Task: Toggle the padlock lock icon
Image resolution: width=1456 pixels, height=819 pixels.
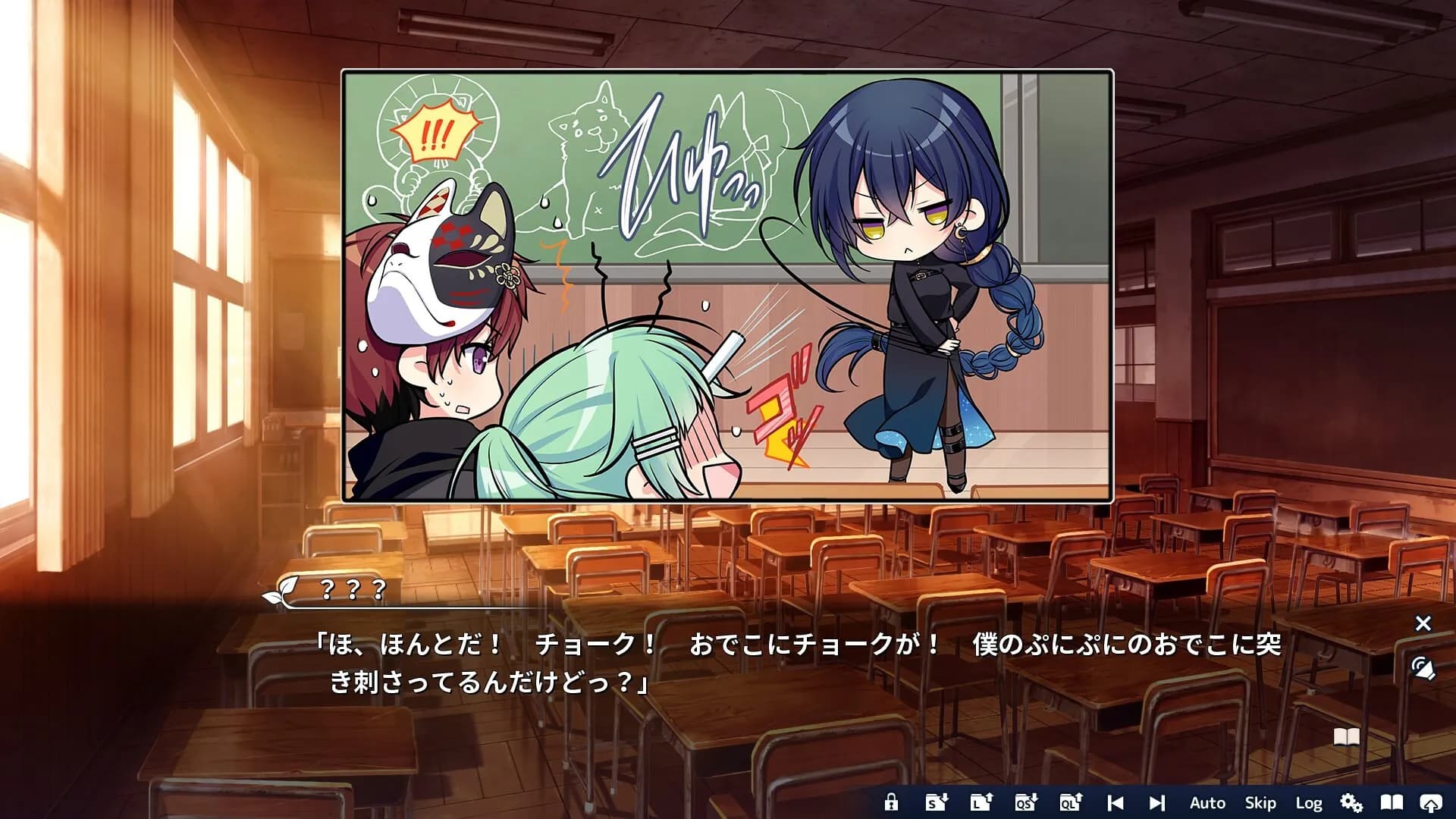Action: (891, 802)
